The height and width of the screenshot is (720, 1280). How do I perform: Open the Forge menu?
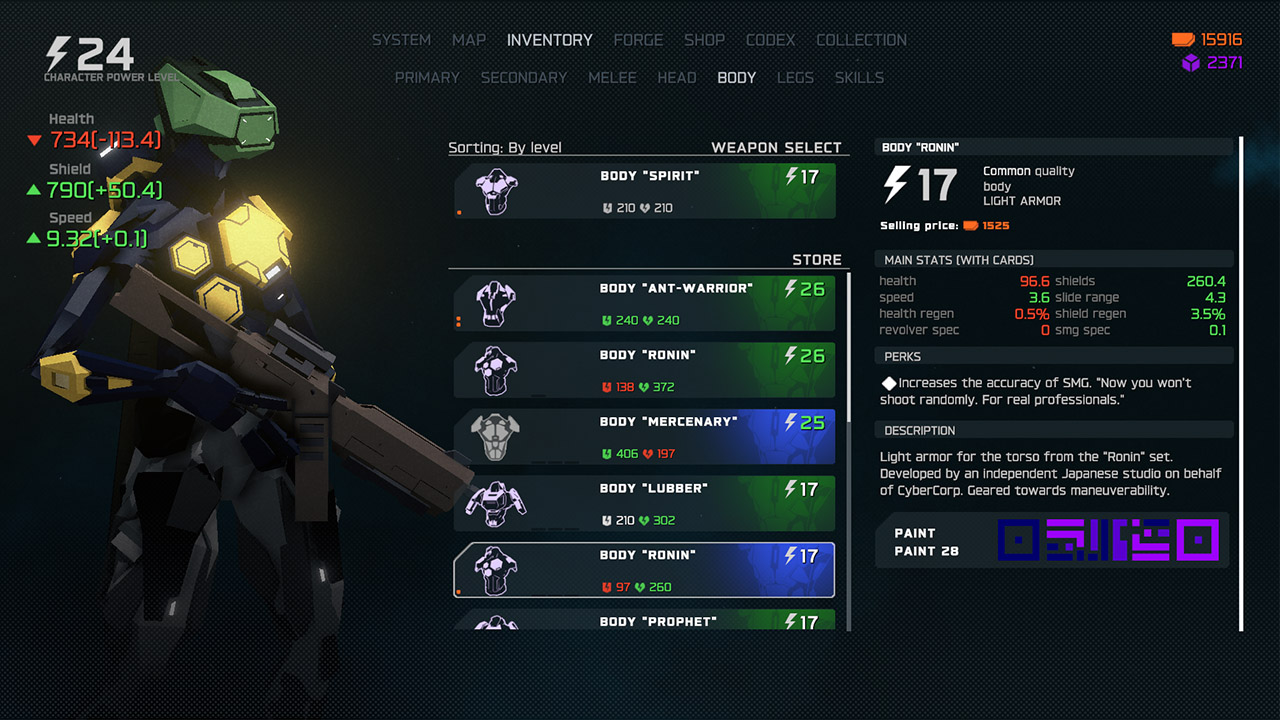point(638,40)
